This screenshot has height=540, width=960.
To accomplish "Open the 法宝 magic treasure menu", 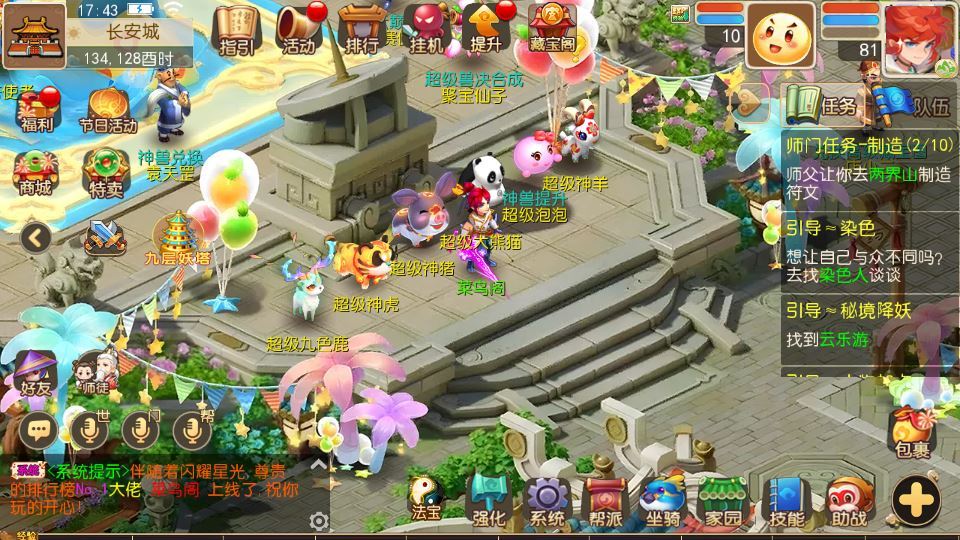I will coord(427,498).
